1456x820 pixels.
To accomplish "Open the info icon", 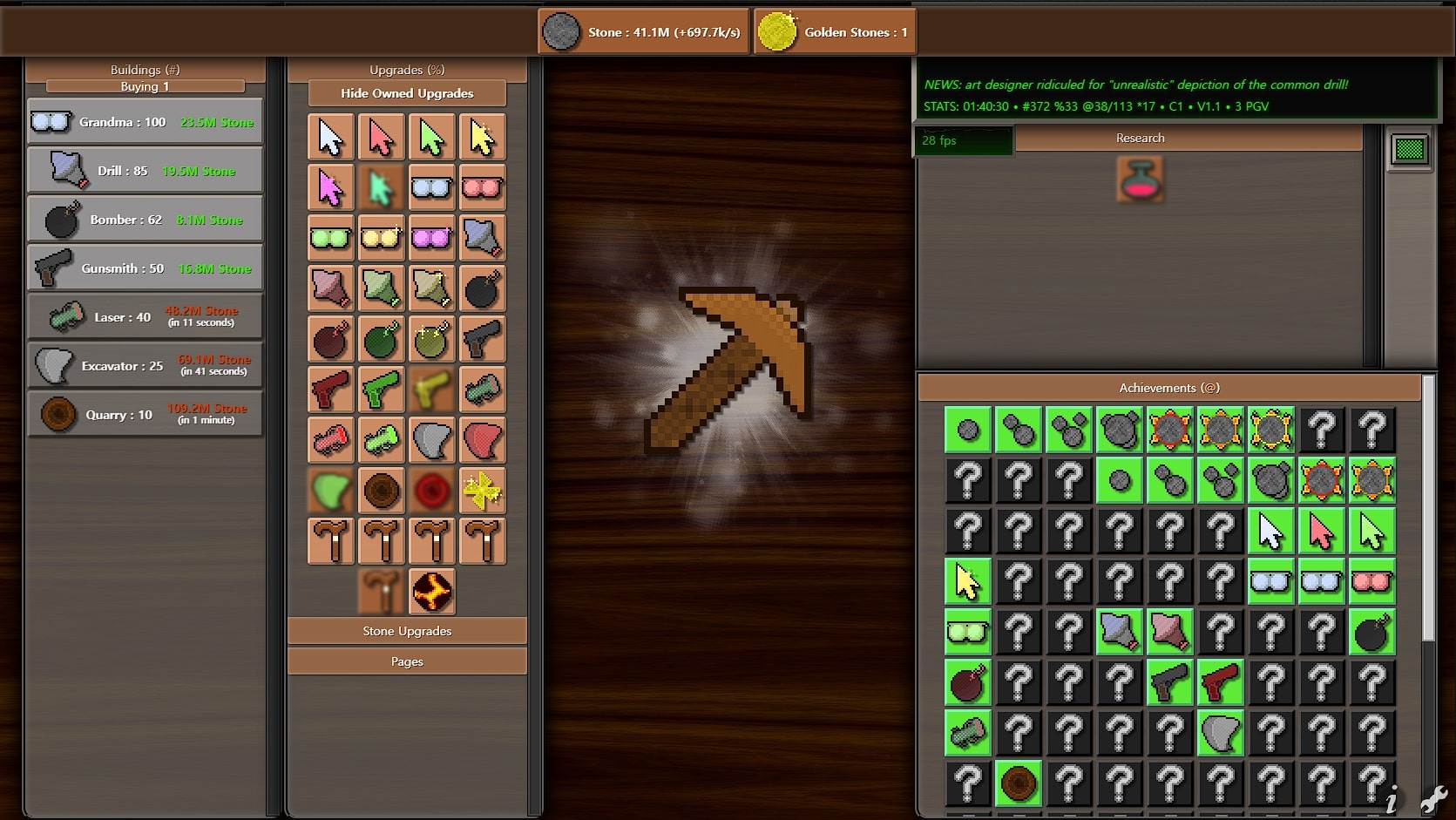I will [x=1392, y=799].
